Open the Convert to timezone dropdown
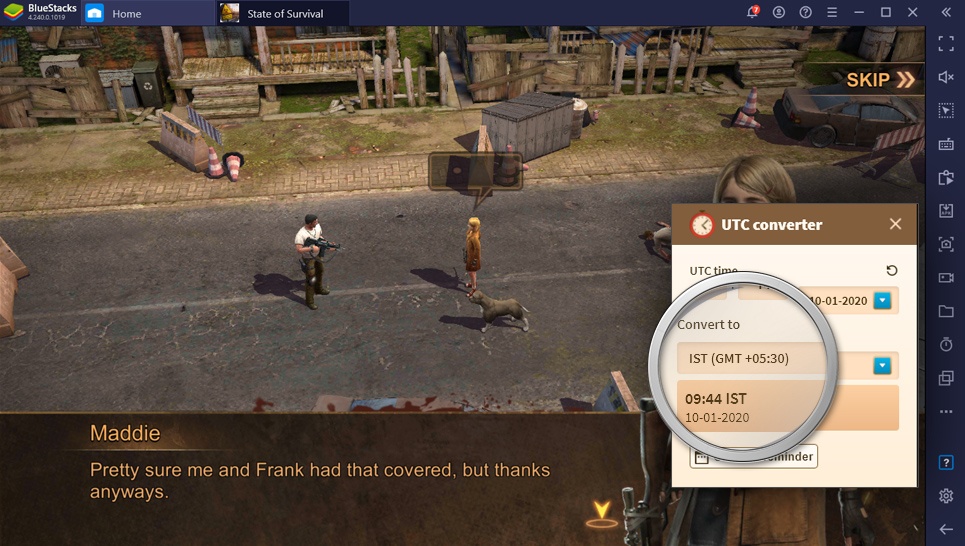 tap(882, 366)
